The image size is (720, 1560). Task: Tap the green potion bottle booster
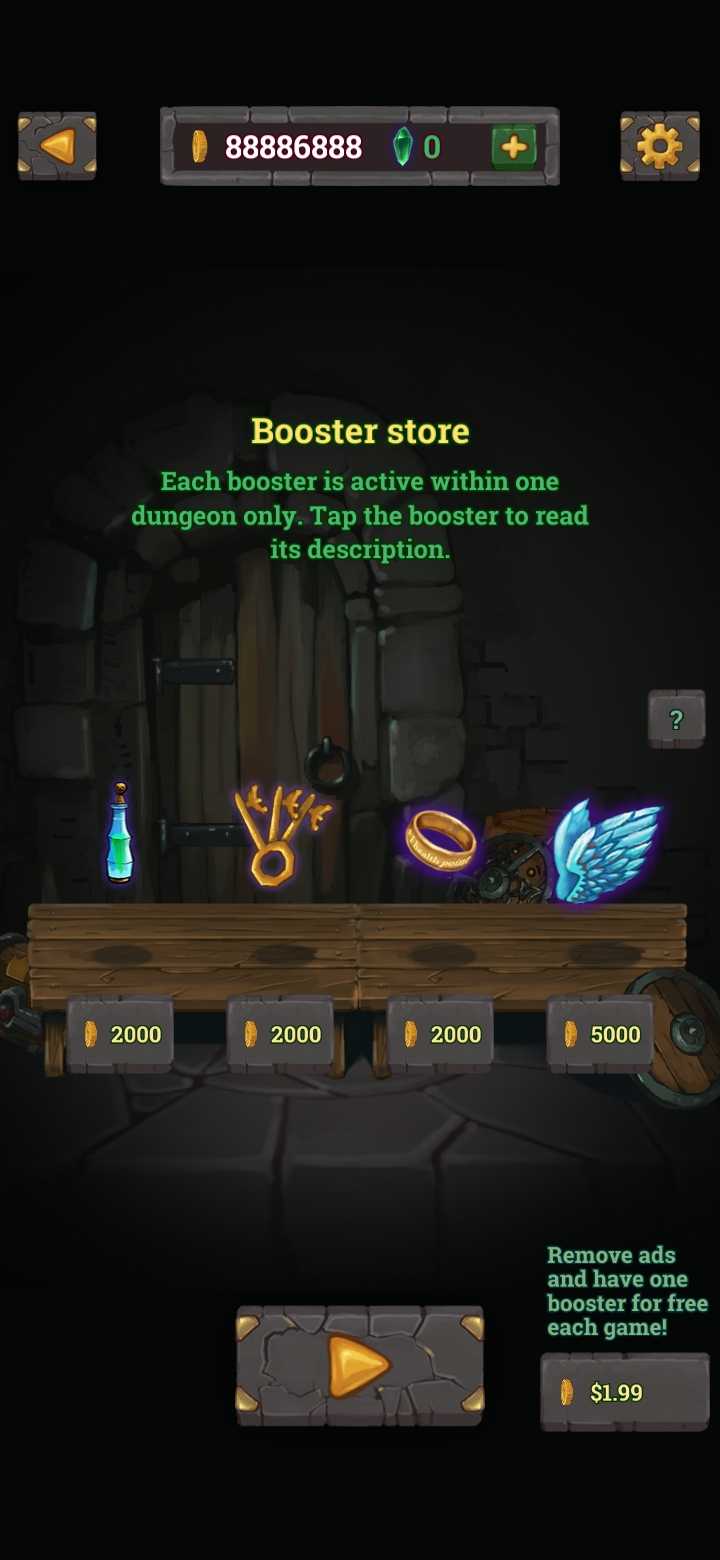120,835
